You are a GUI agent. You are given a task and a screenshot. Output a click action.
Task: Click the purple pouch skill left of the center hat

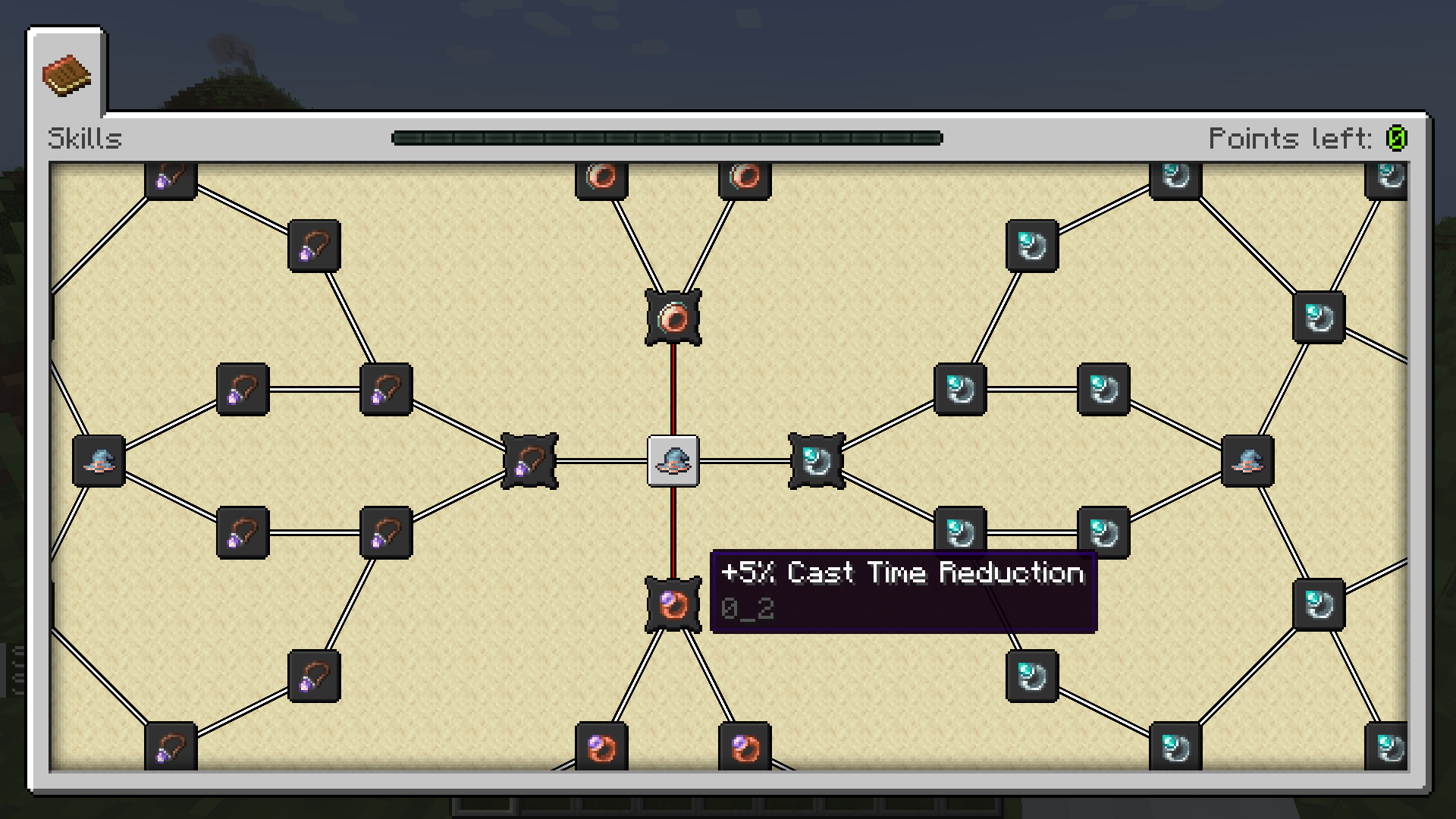(529, 461)
